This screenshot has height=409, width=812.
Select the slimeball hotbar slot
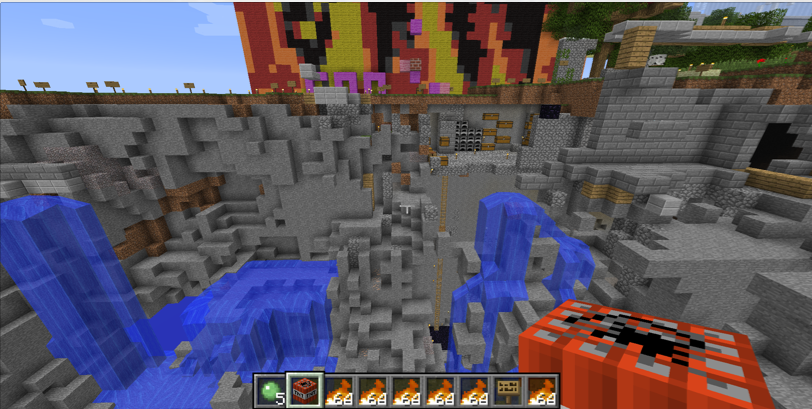pos(270,391)
